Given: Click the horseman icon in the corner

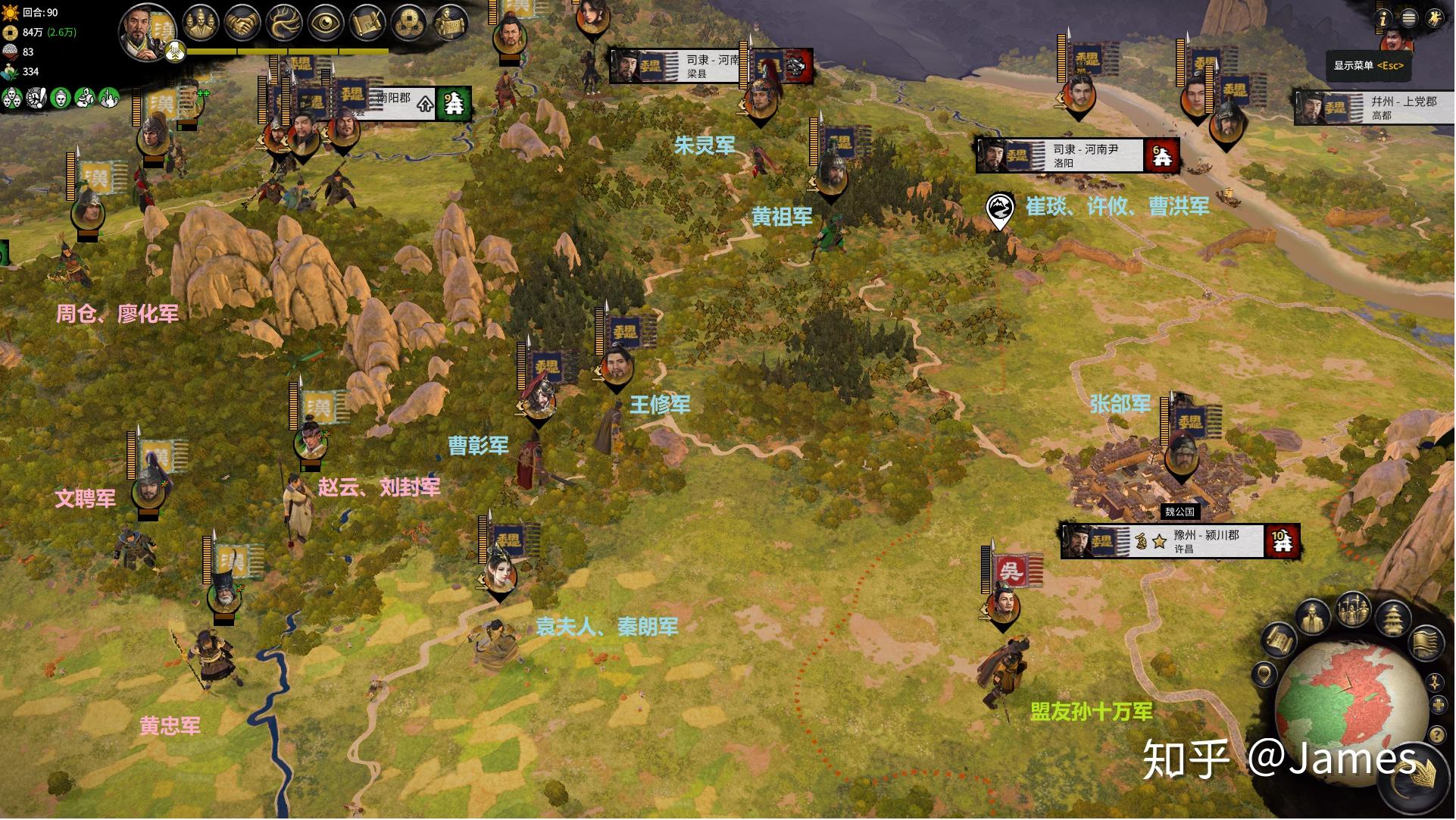Looking at the screenshot, I should coord(1434,18).
